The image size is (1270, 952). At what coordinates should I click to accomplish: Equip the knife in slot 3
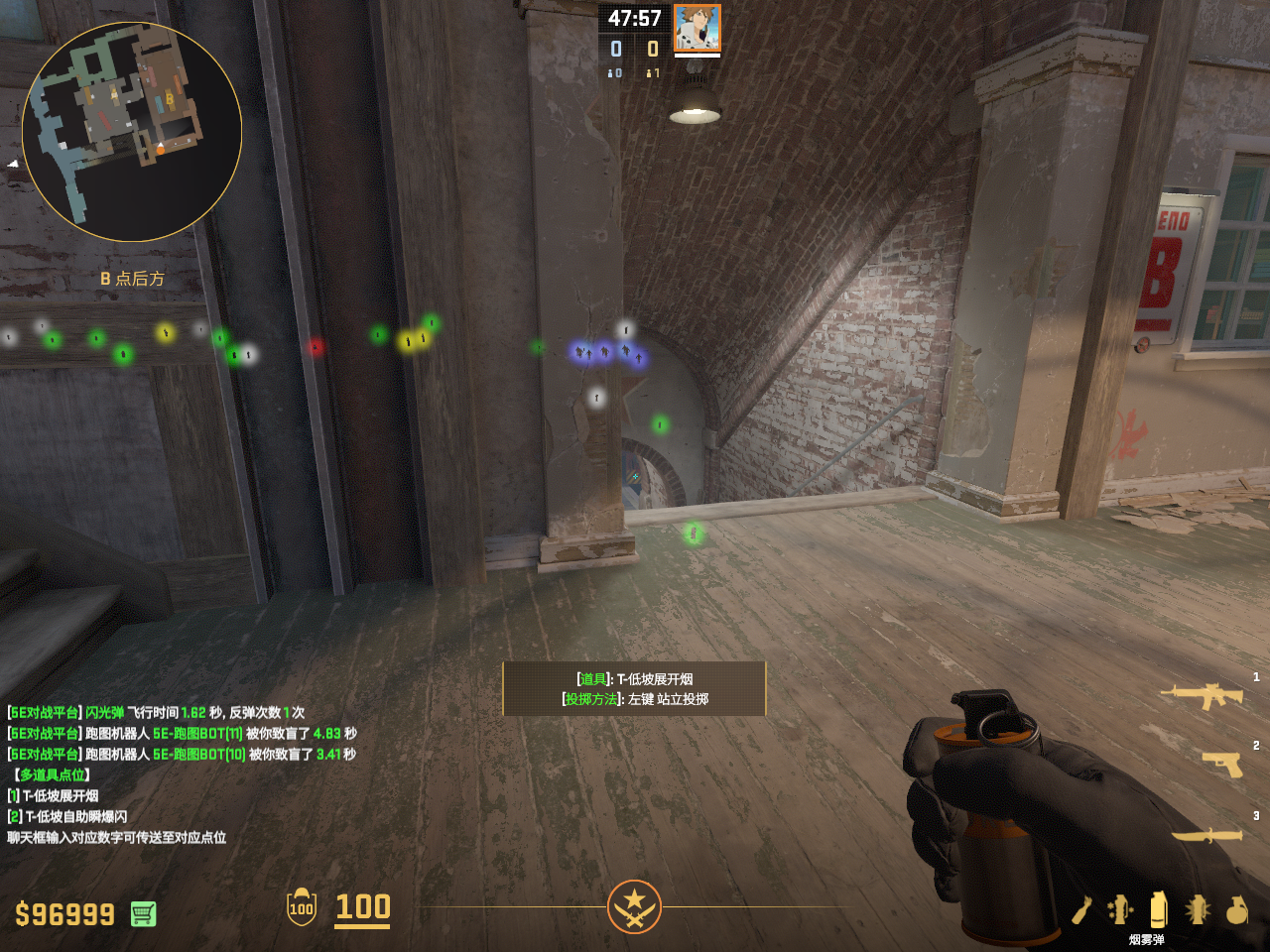(x=1207, y=835)
